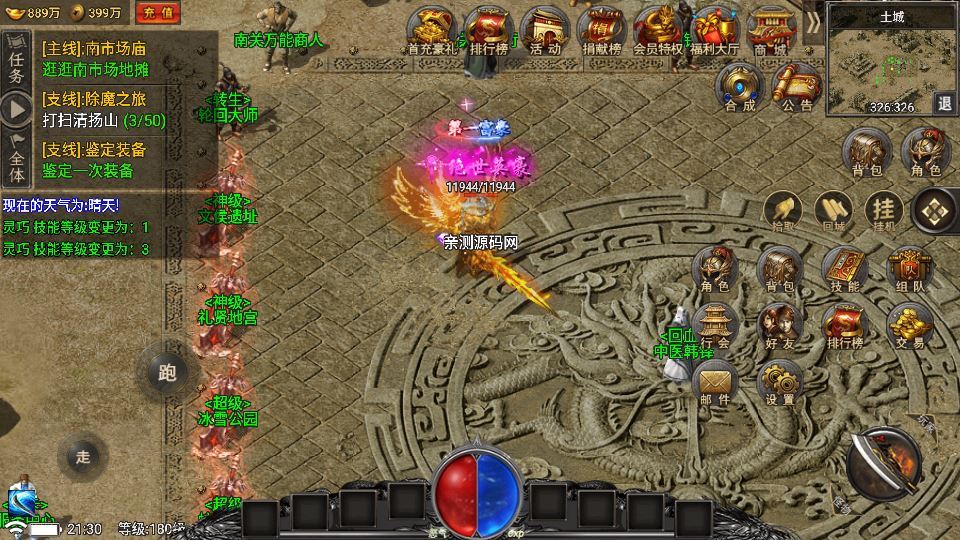
Task: Open the 活动 events icon
Action: tap(545, 31)
